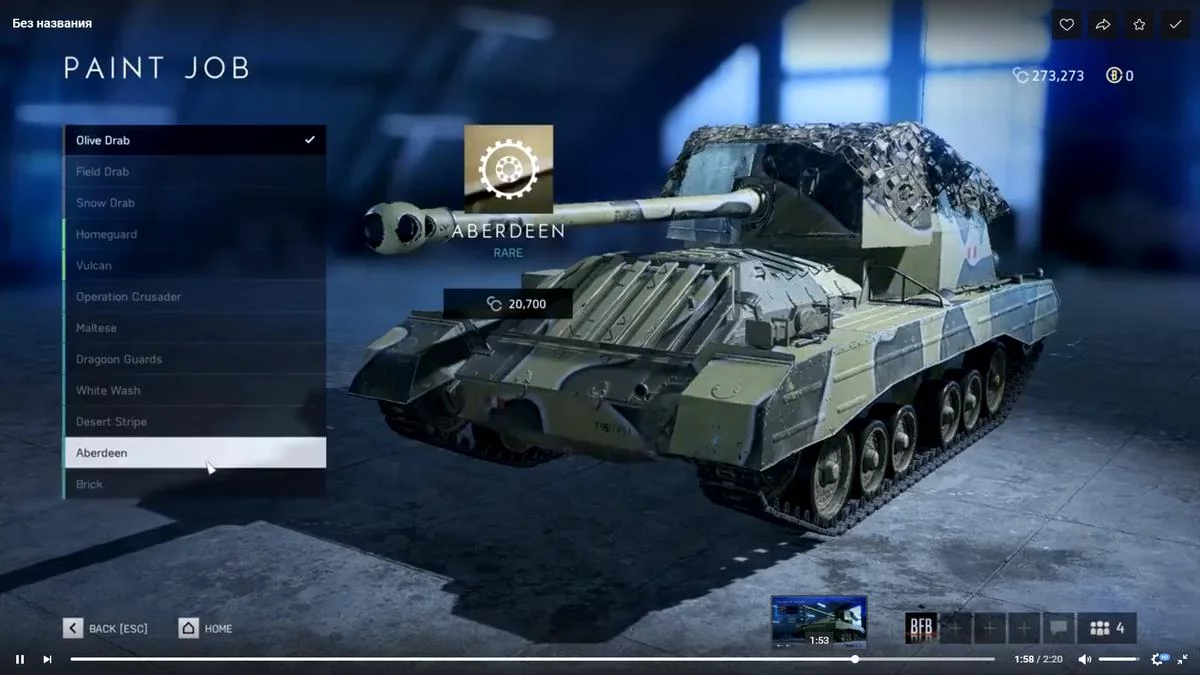Return to the Home screen
Viewport: 1200px width, 675px height.
tap(206, 628)
